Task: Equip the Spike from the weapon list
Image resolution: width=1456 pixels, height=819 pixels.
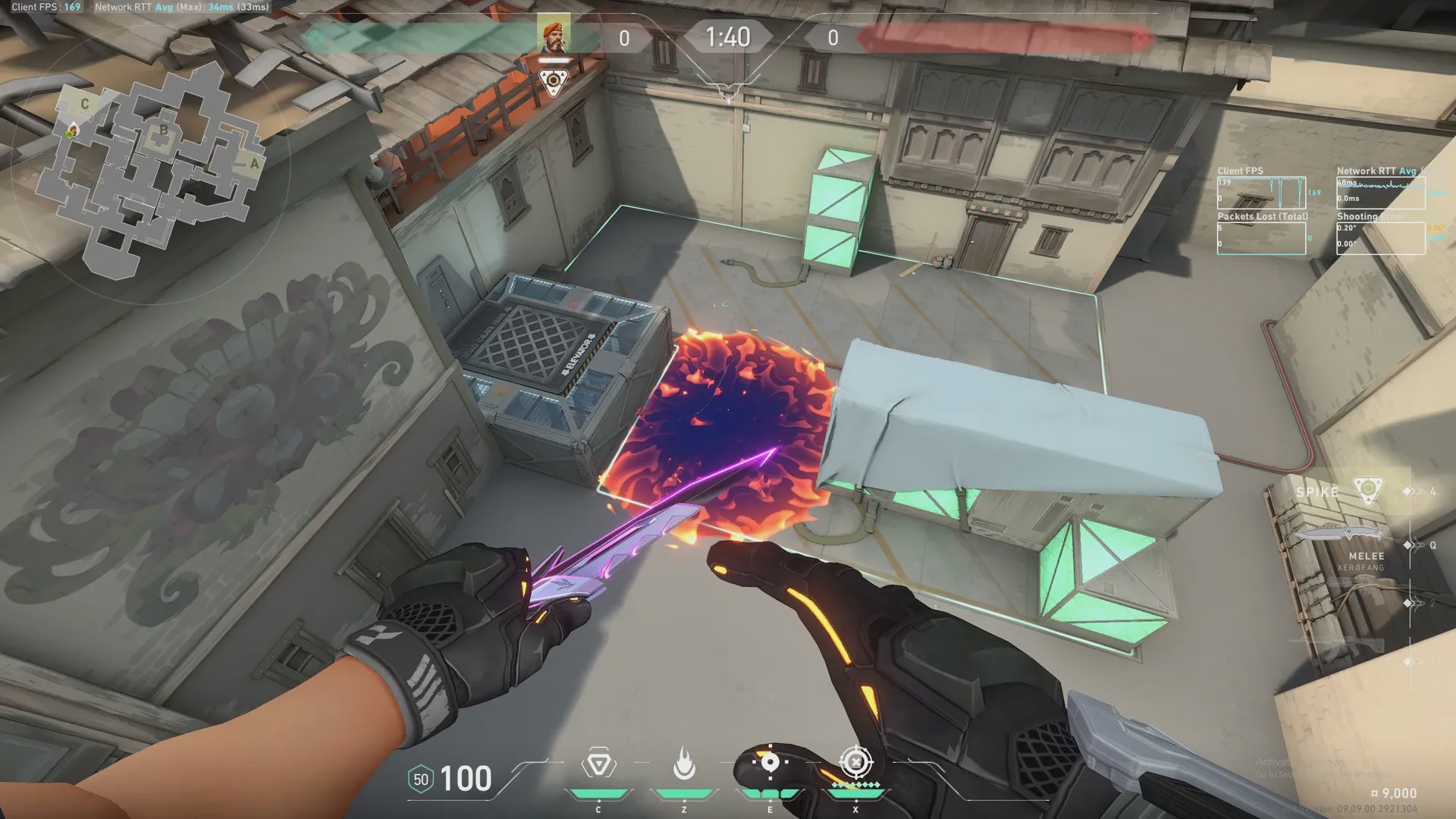Action: [1367, 491]
